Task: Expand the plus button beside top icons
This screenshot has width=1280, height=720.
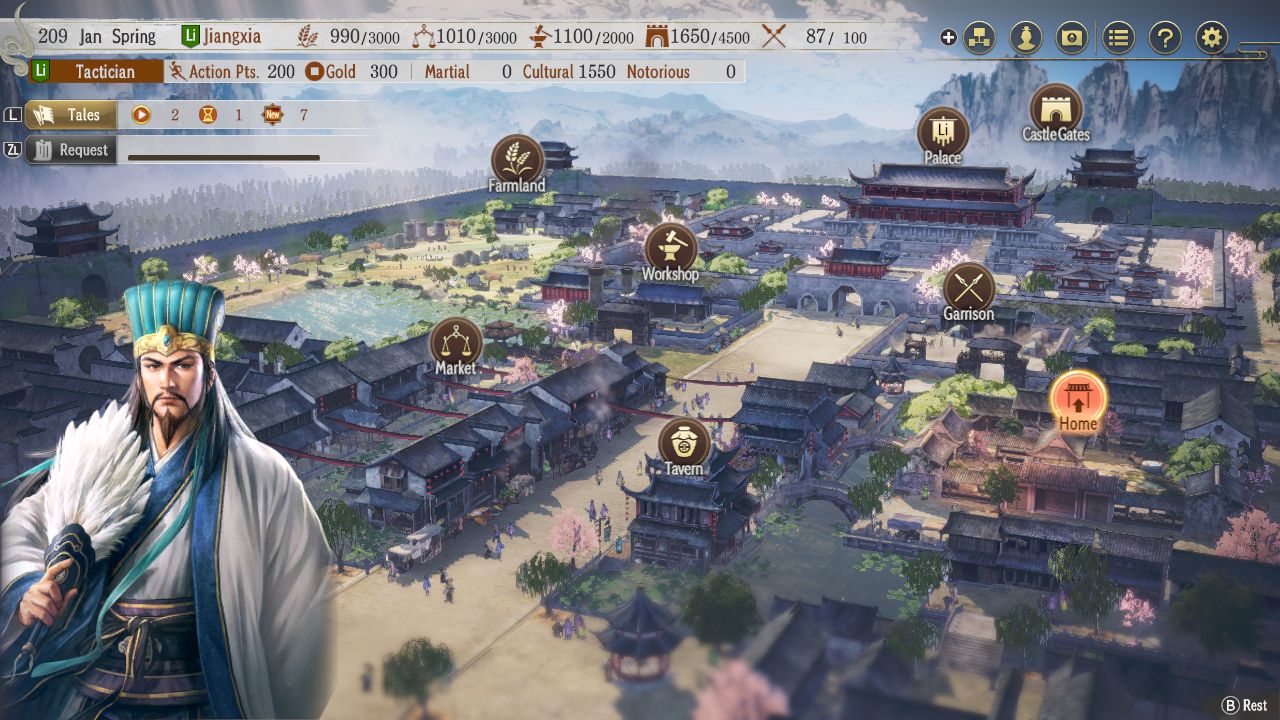Action: (x=948, y=38)
